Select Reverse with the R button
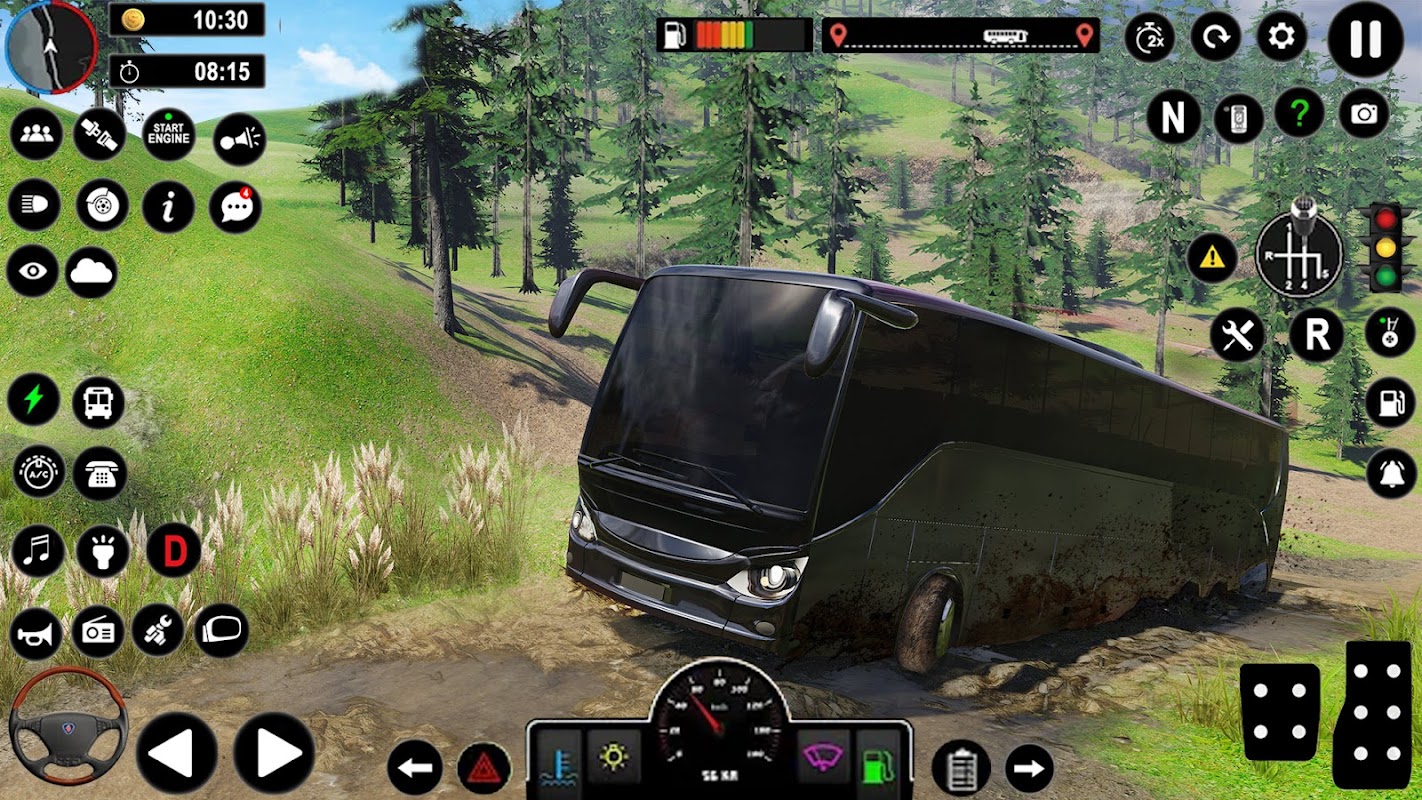Screen dimensions: 1422x800 tap(1316, 335)
